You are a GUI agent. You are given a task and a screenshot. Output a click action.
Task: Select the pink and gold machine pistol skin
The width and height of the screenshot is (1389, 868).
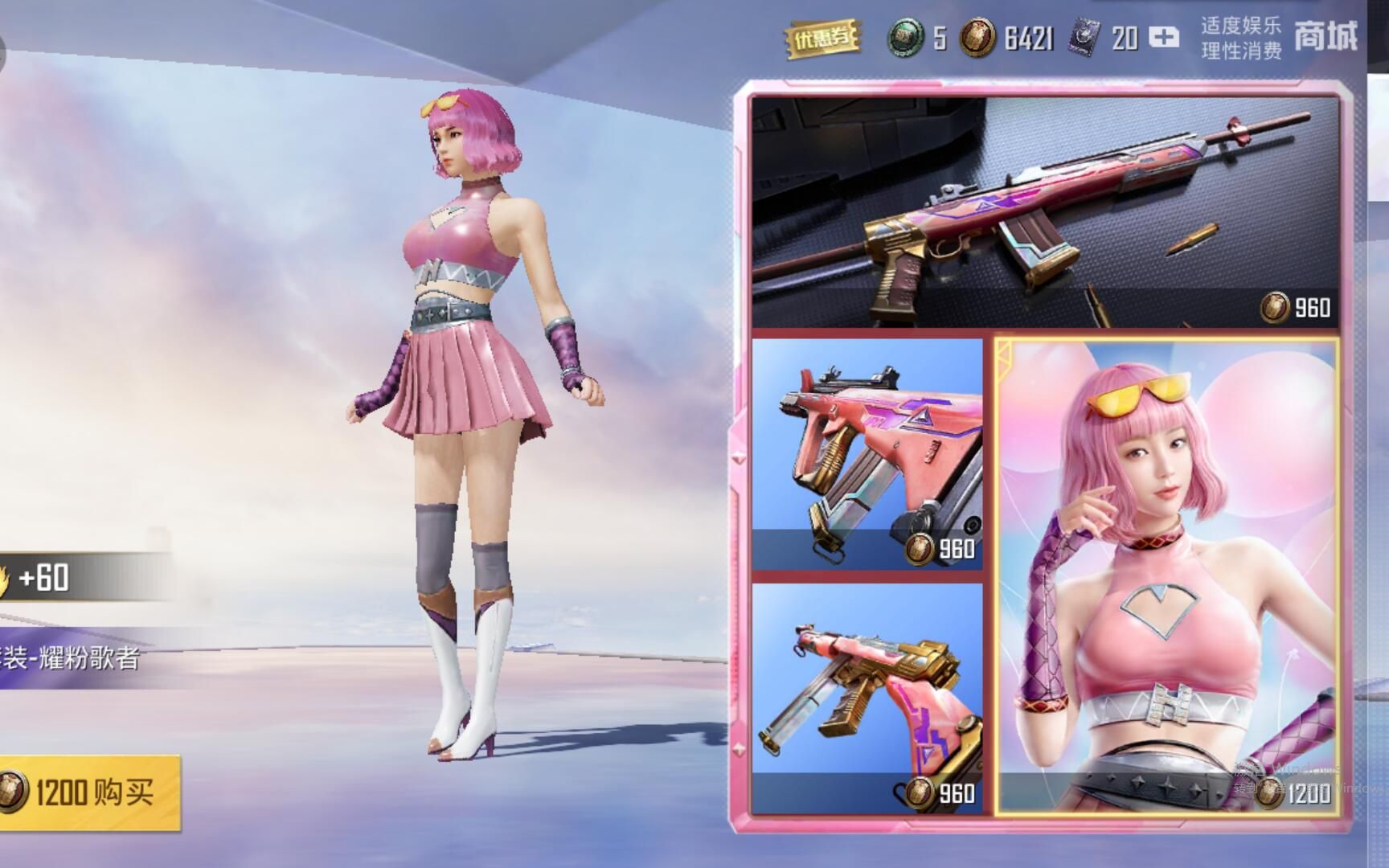pos(867,698)
